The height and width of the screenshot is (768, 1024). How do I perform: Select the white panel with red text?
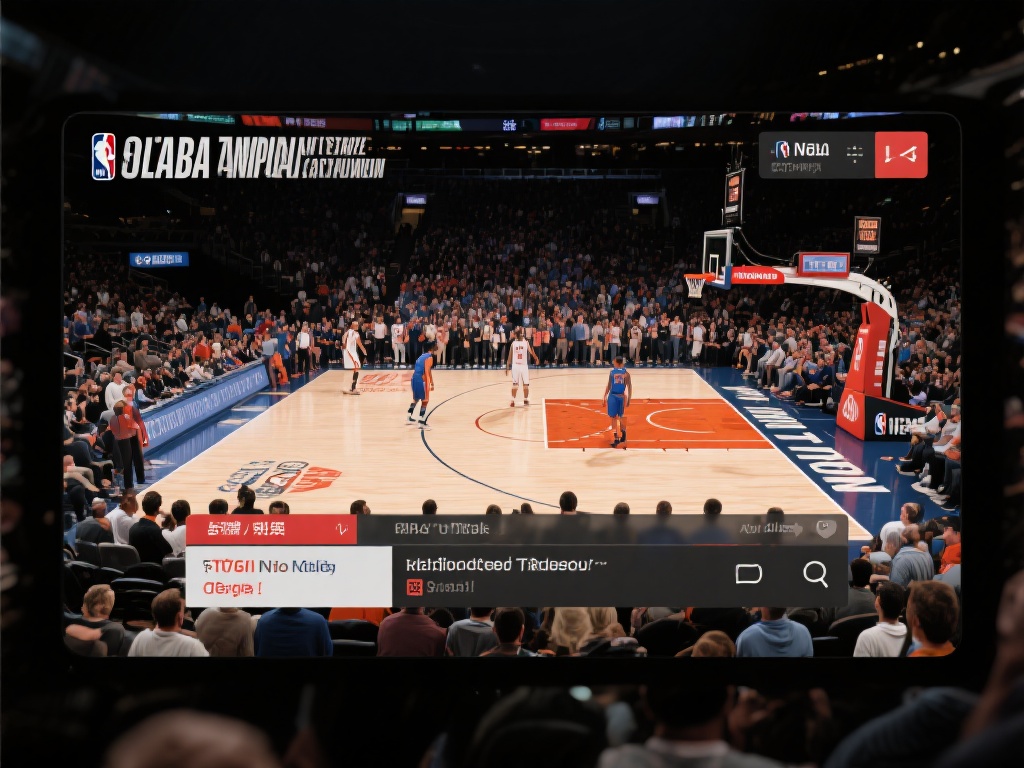tap(288, 576)
